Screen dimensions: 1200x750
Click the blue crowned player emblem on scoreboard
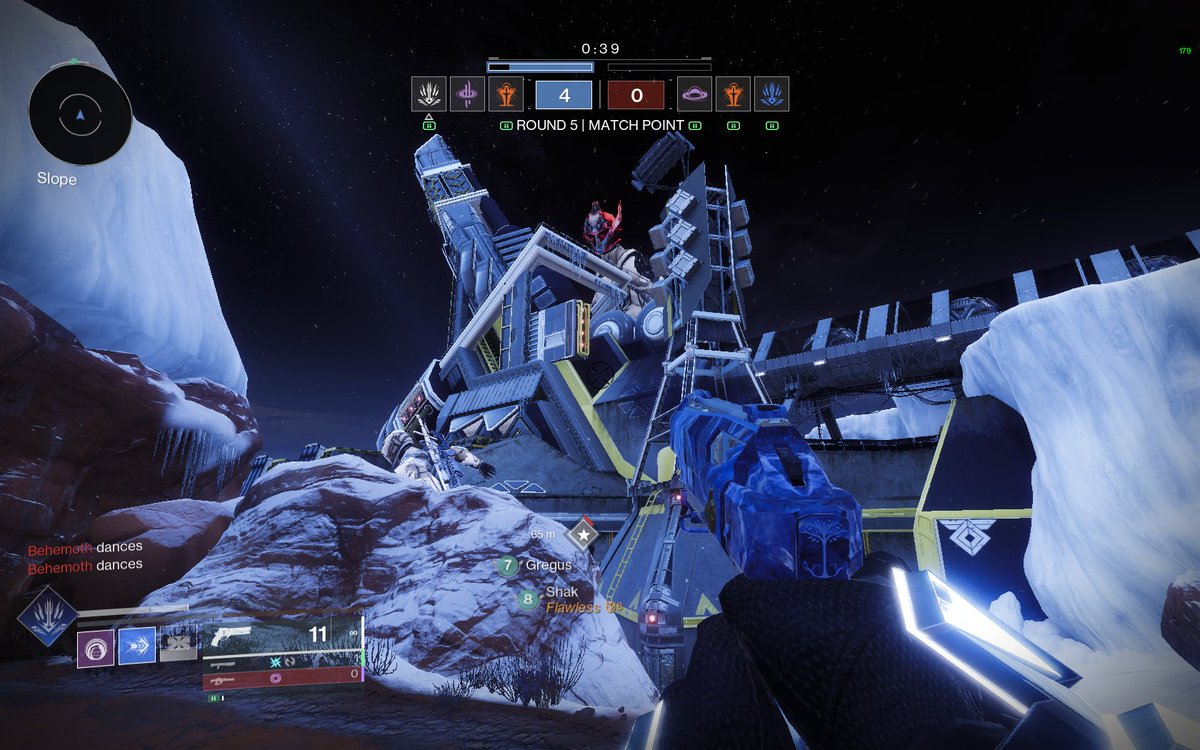[771, 94]
